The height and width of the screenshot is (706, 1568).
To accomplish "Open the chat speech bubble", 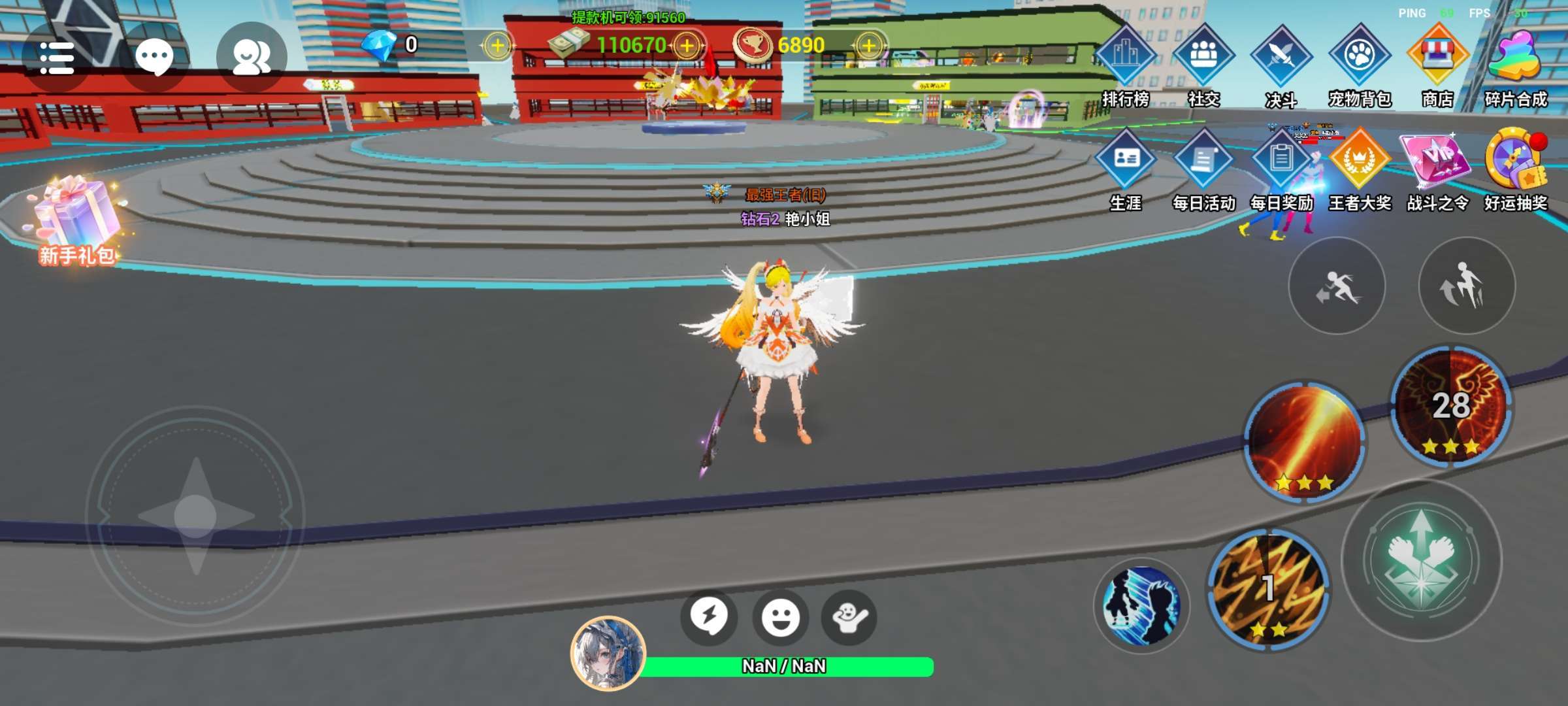I will [154, 58].
